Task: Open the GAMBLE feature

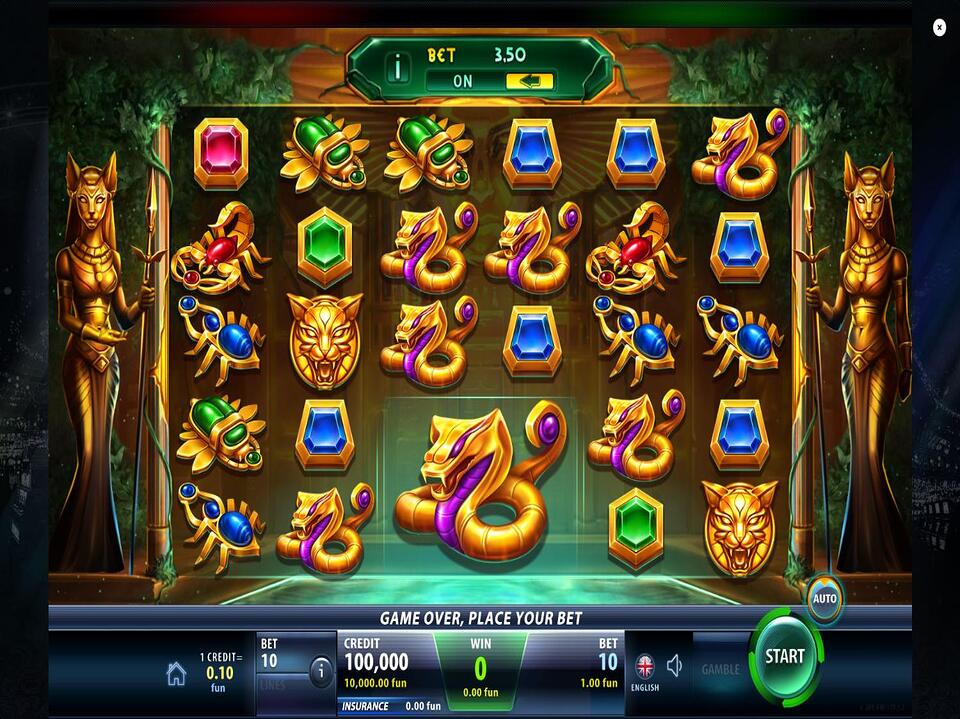Action: [720, 669]
